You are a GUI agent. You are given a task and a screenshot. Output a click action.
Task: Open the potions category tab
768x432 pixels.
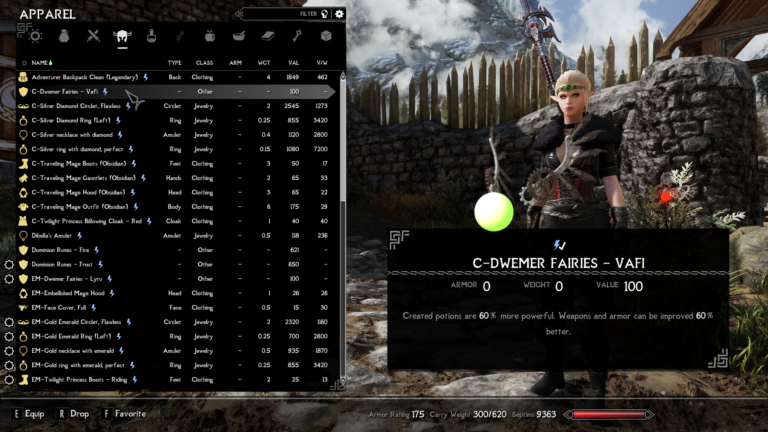point(151,36)
